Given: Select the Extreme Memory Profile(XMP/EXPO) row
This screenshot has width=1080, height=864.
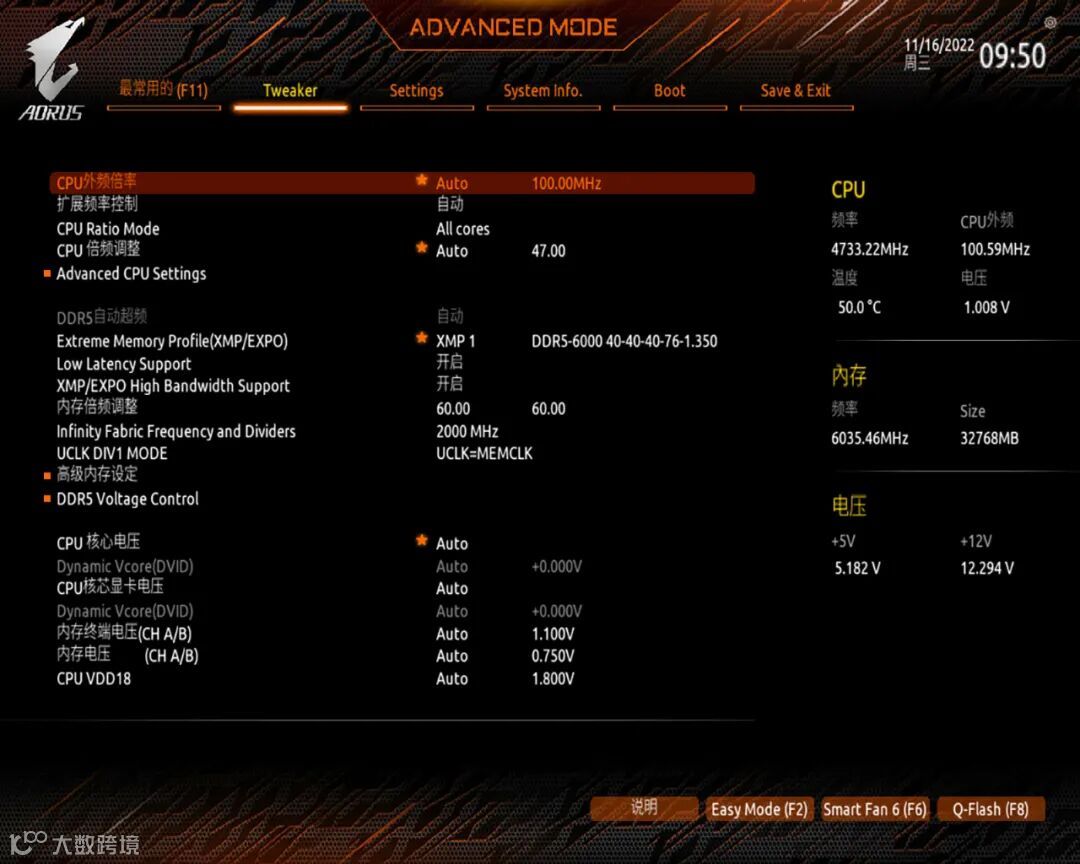Looking at the screenshot, I should click(172, 341).
